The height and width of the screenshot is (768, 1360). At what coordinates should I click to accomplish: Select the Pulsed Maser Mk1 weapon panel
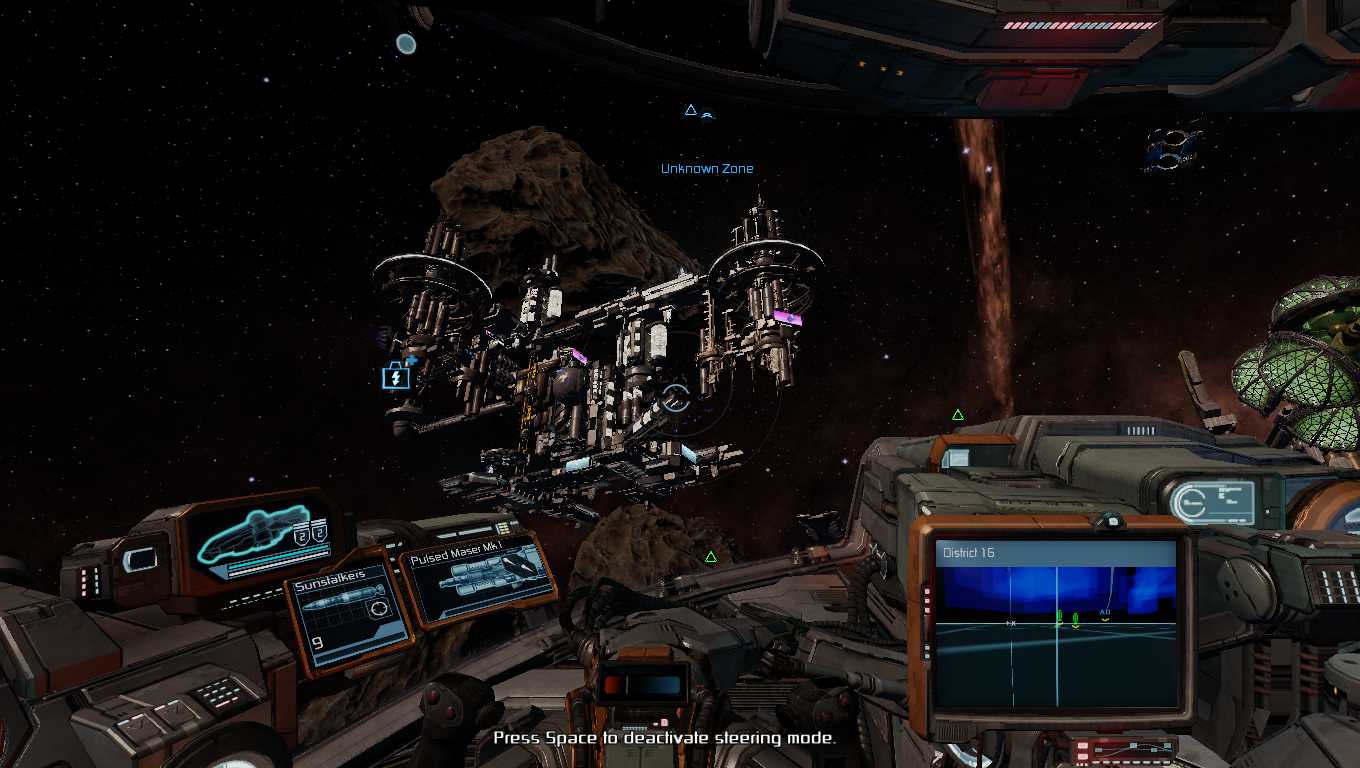click(x=478, y=581)
